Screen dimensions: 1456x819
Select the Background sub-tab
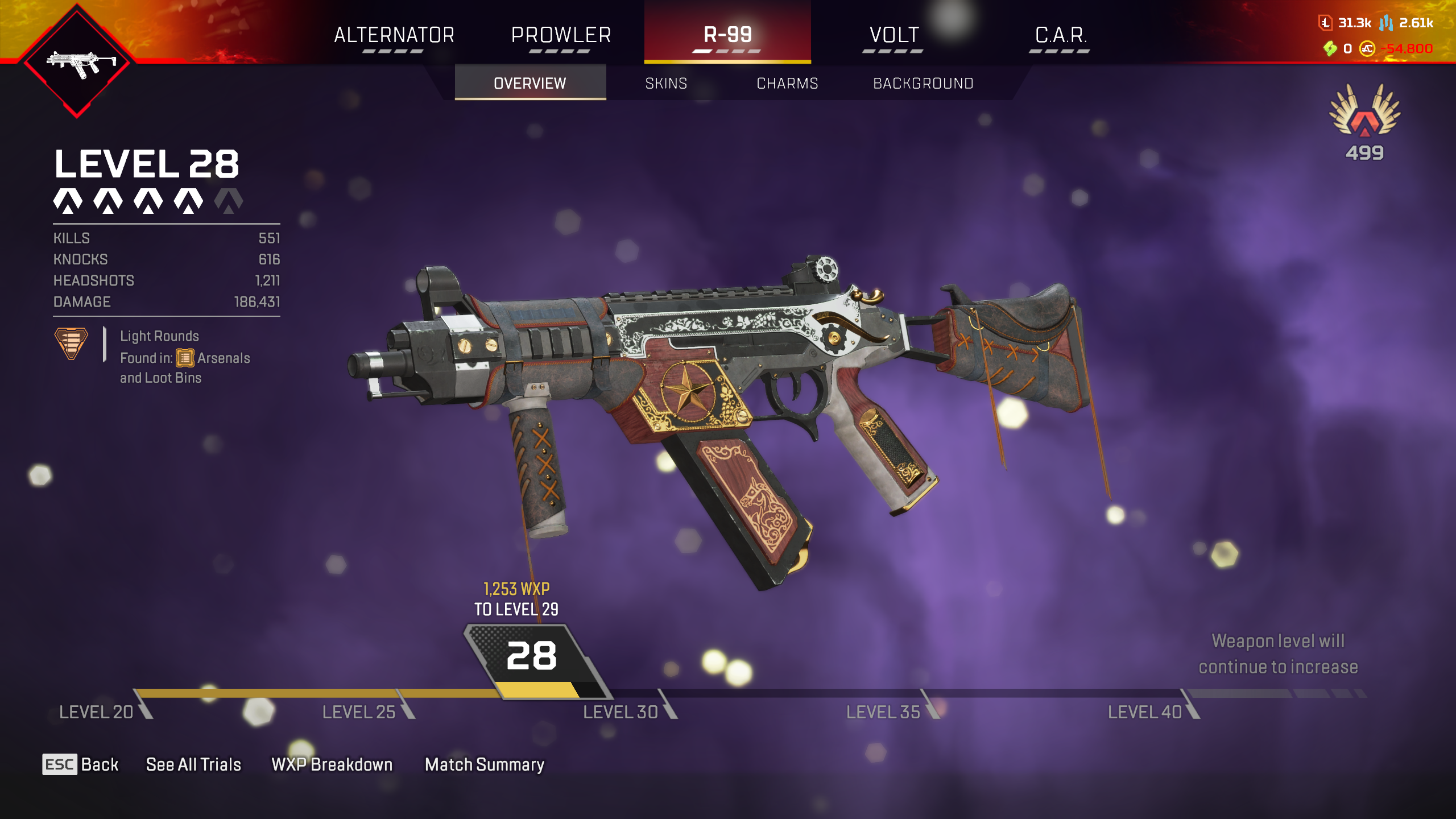tap(923, 83)
